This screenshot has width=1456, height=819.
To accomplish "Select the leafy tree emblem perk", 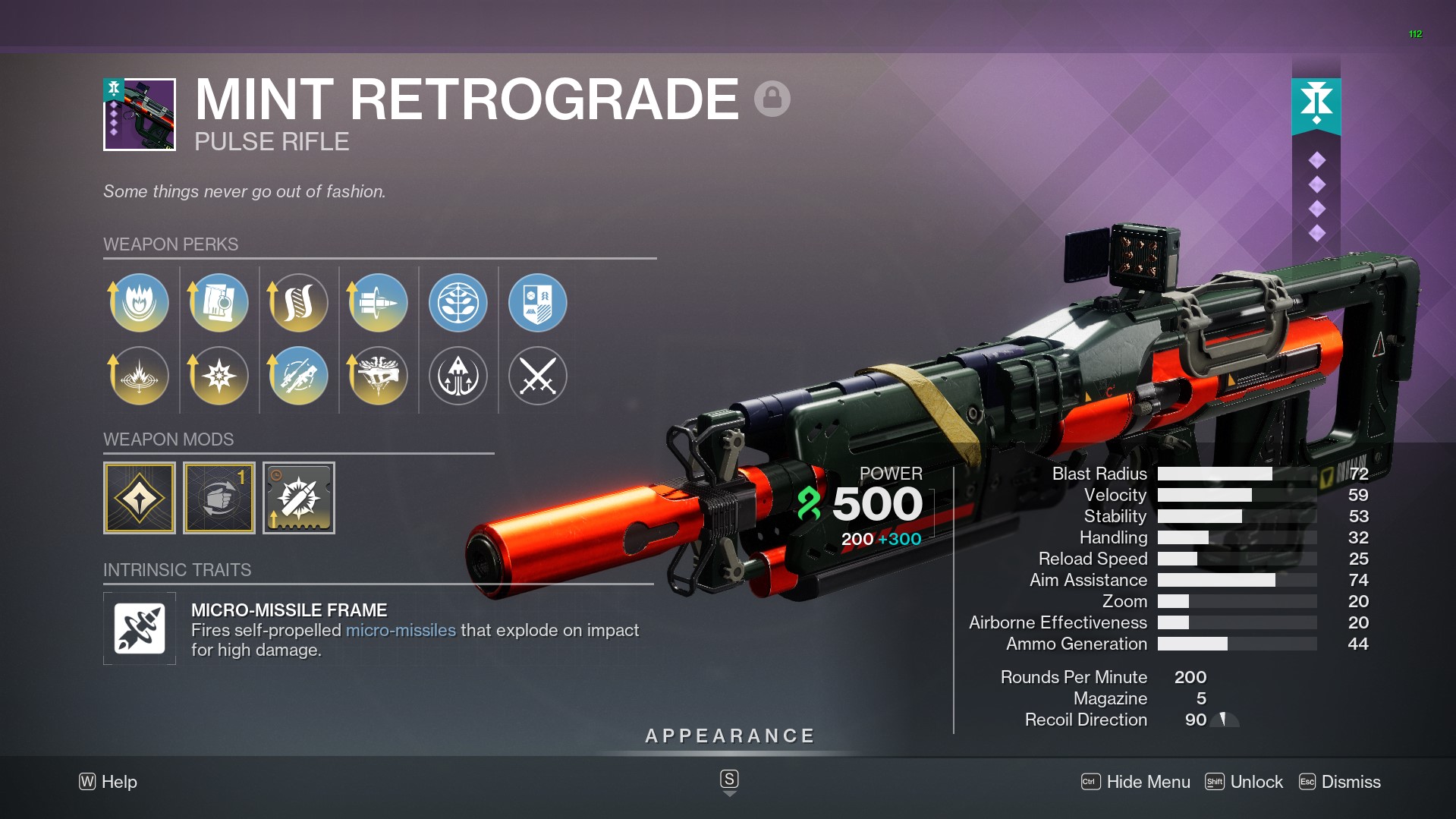I will pyautogui.click(x=458, y=303).
